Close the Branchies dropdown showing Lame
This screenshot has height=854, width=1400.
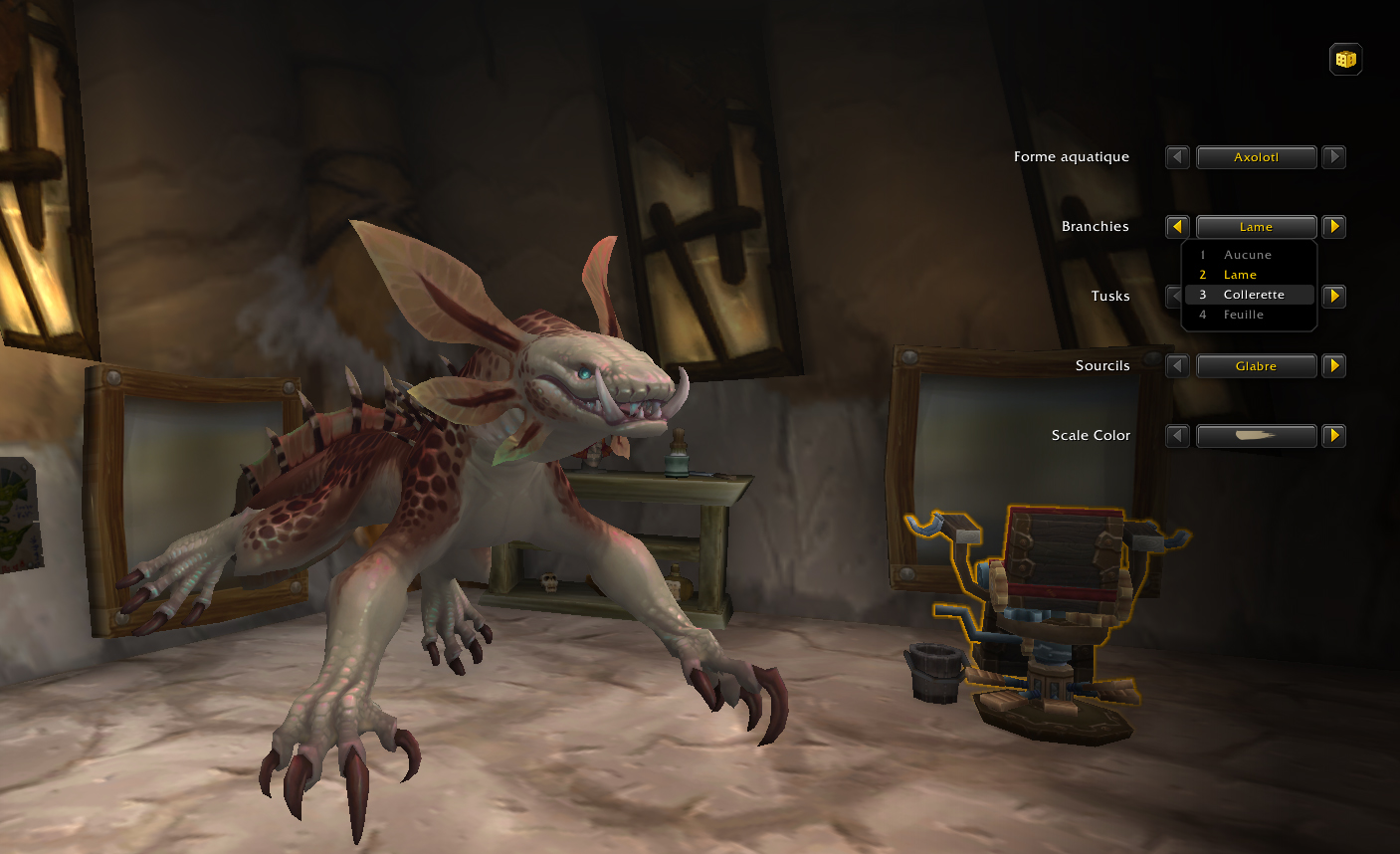pos(1256,227)
